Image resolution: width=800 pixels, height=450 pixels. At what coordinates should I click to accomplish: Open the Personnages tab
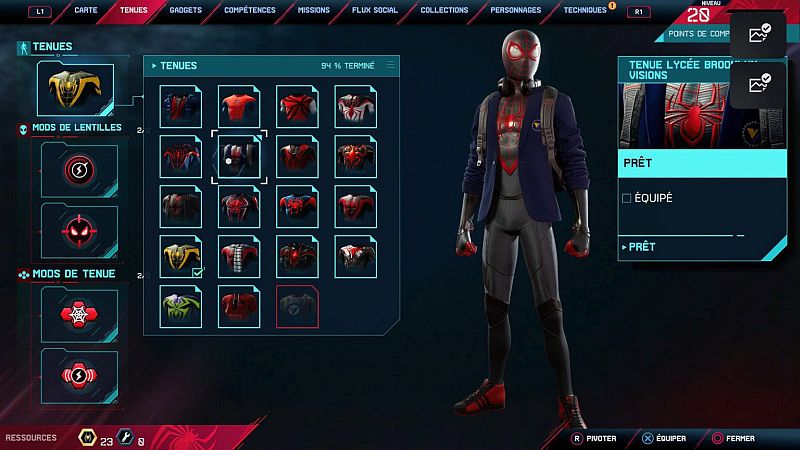(x=516, y=10)
